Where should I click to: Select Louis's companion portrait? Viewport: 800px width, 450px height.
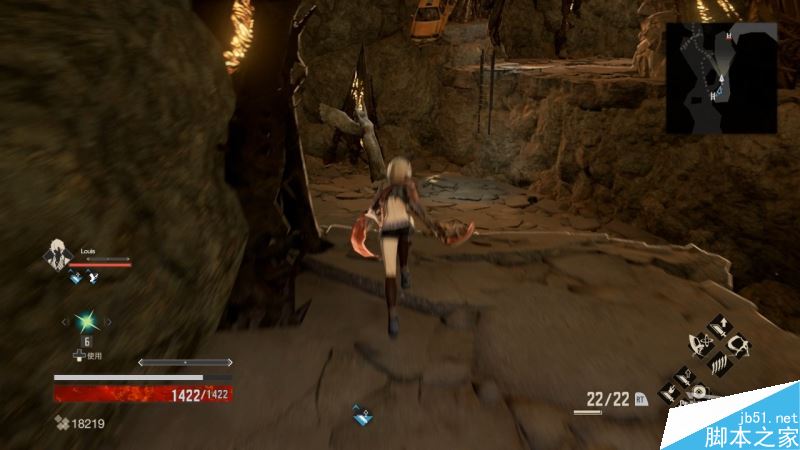(x=55, y=256)
